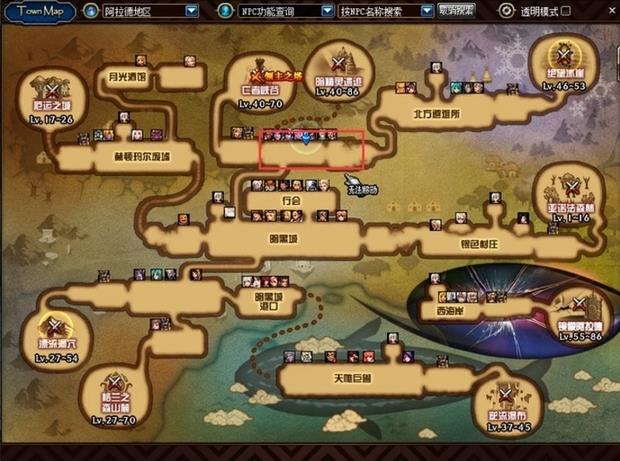Choose the Lv.37-45 dungeon icon
This screenshot has width=620, height=461.
tap(507, 406)
